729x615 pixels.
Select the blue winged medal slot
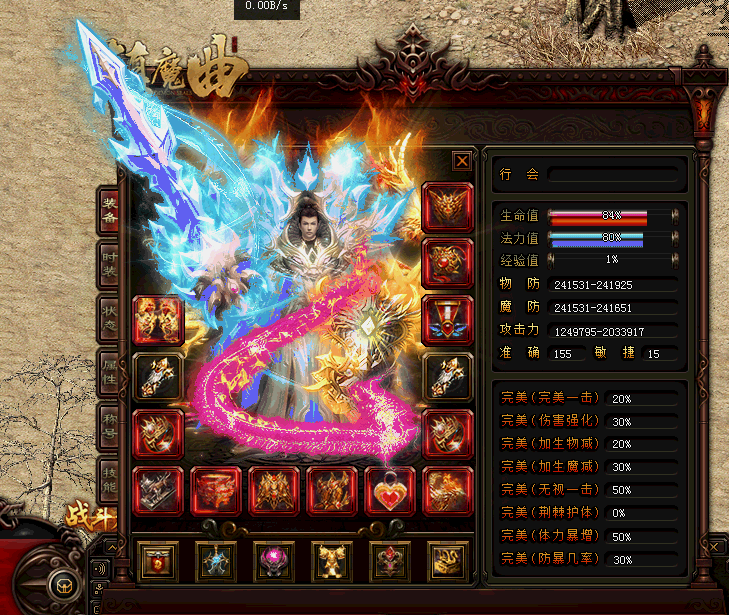coord(447,320)
